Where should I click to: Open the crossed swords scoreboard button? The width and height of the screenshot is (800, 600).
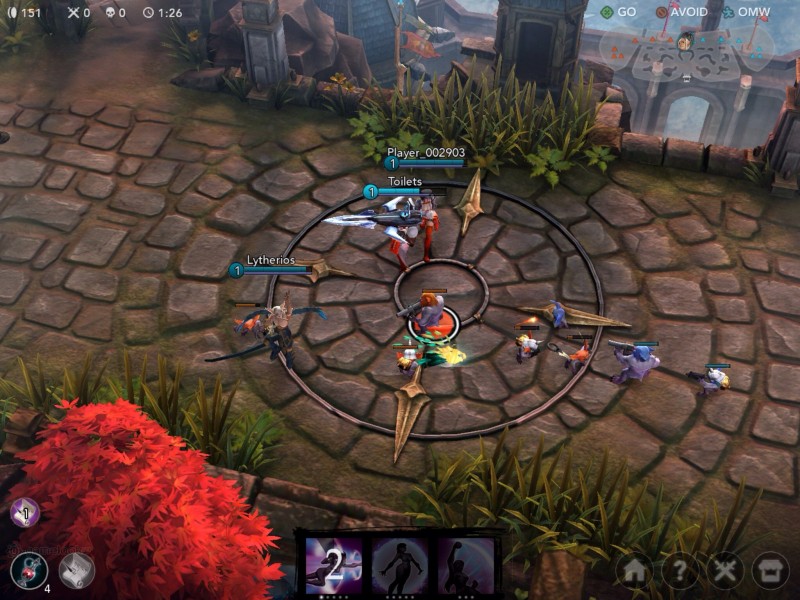[x=724, y=571]
